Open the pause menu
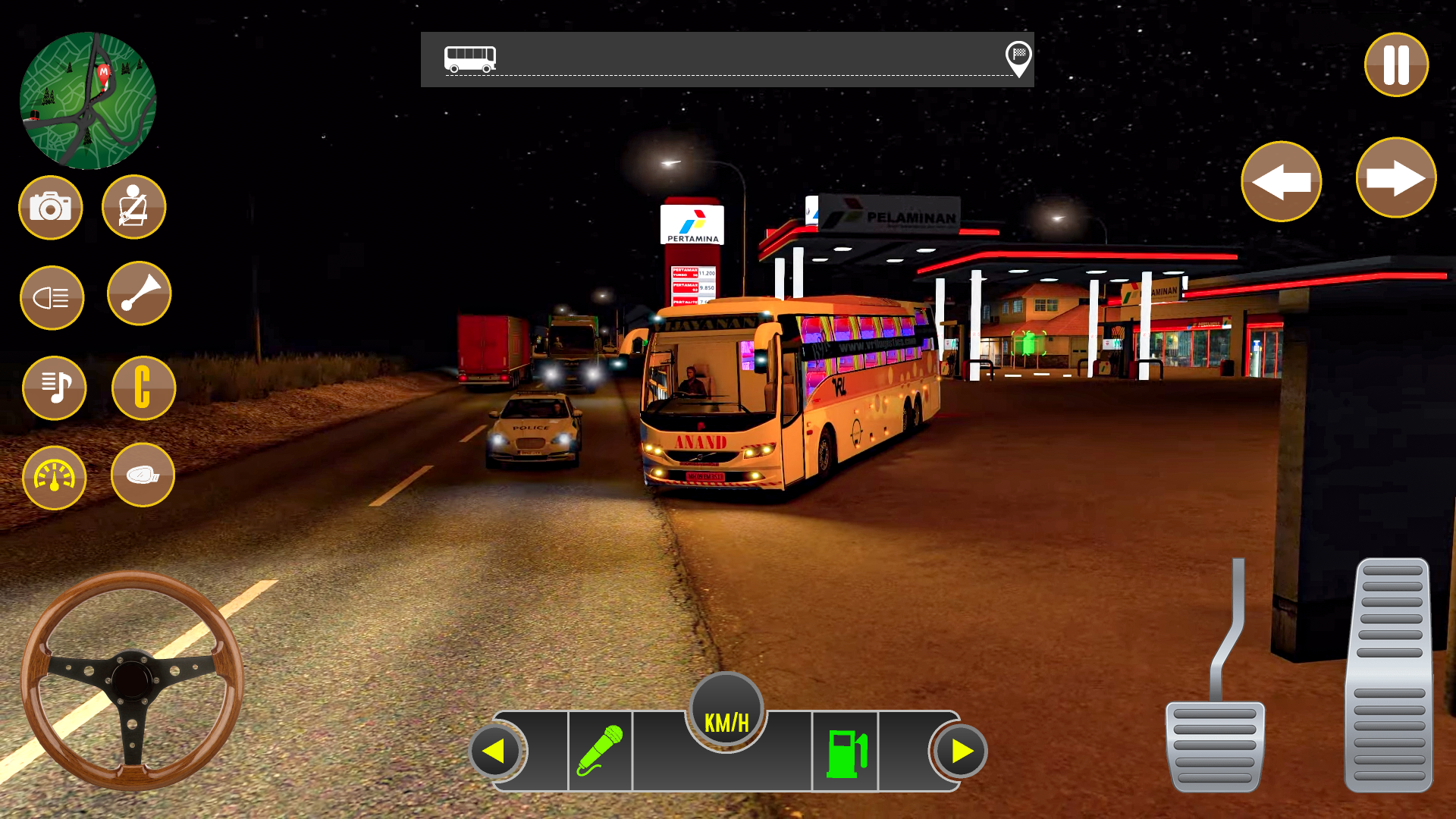 click(x=1395, y=66)
